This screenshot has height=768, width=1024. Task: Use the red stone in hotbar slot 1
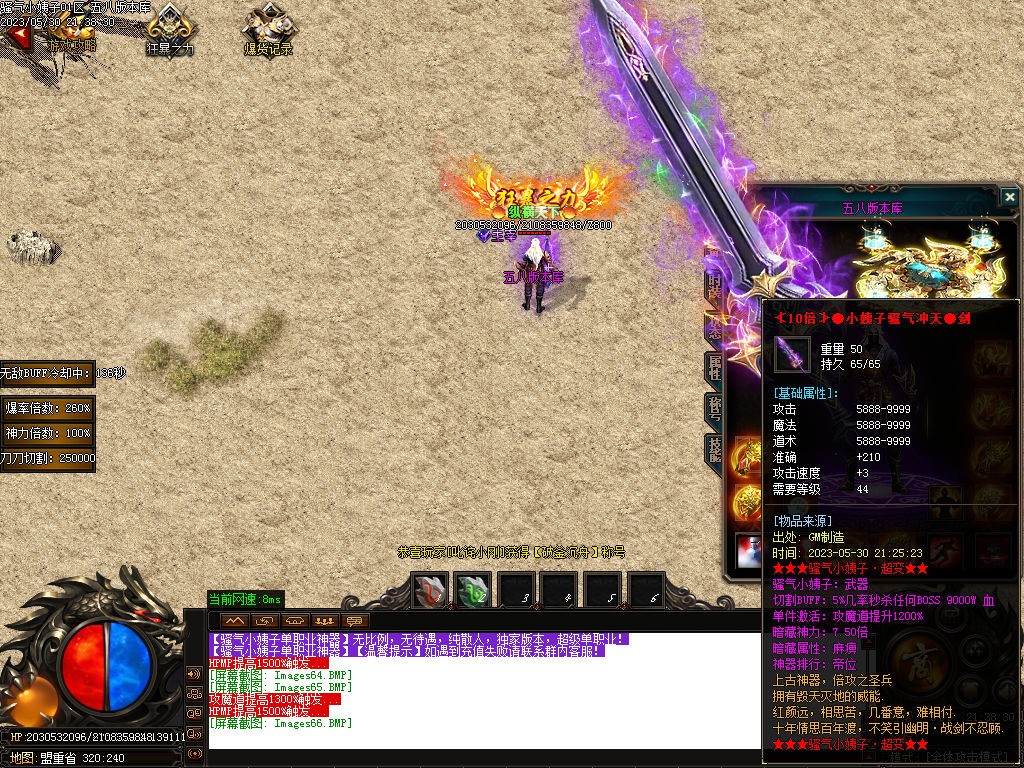[431, 592]
